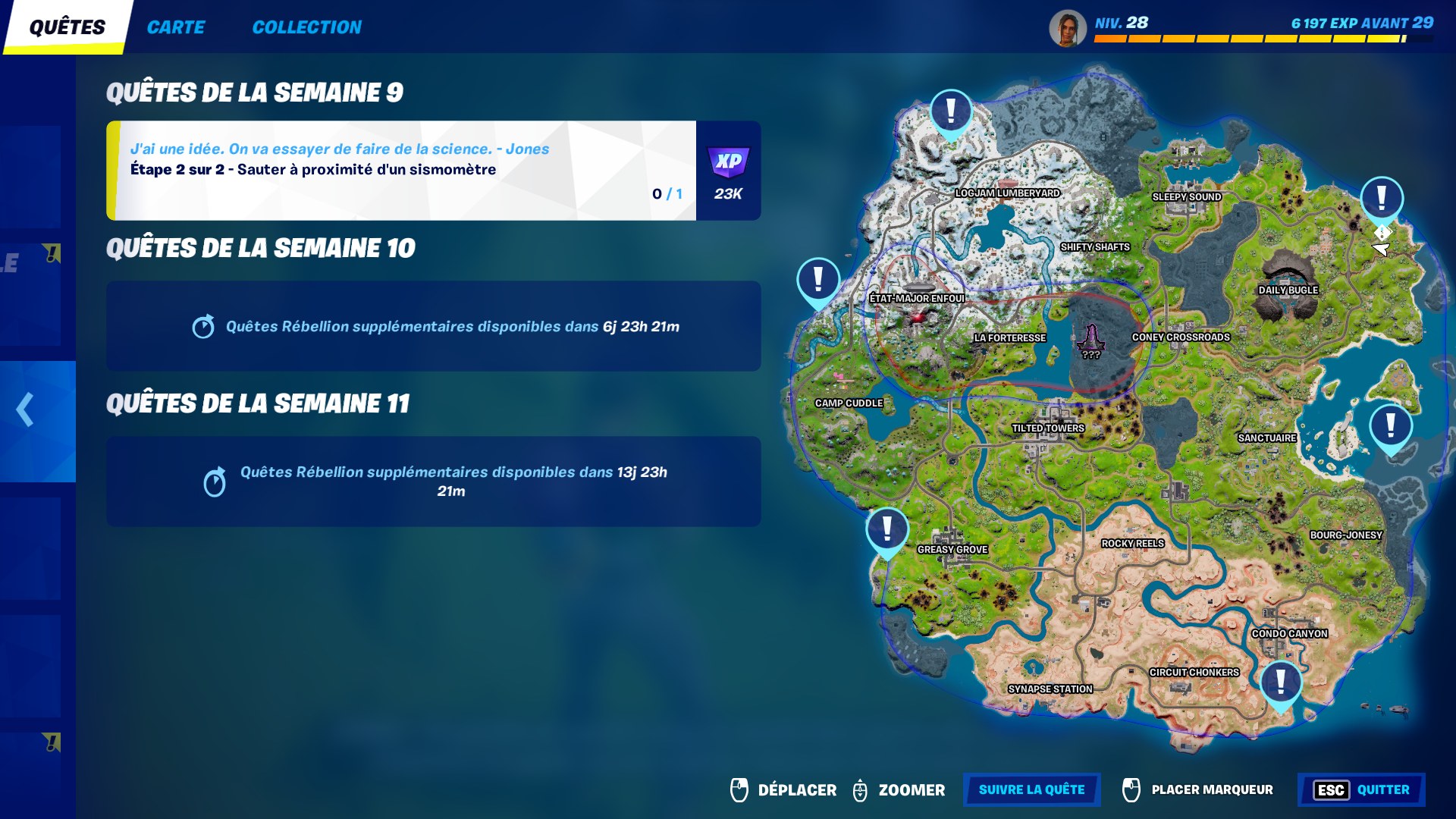Click the SUIVRE LA QUÊTE button
1456x819 pixels.
(x=1031, y=789)
